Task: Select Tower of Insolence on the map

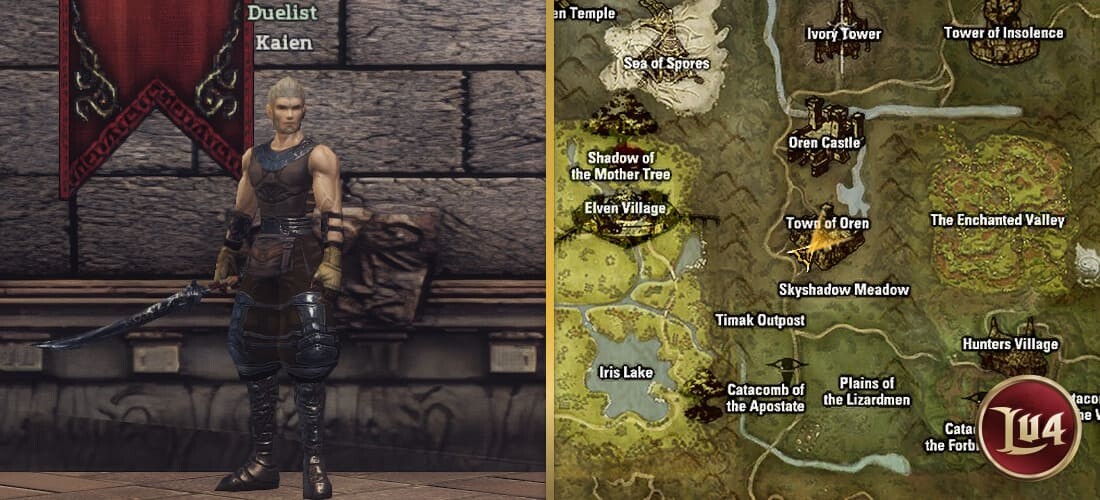Action: pos(1003,32)
